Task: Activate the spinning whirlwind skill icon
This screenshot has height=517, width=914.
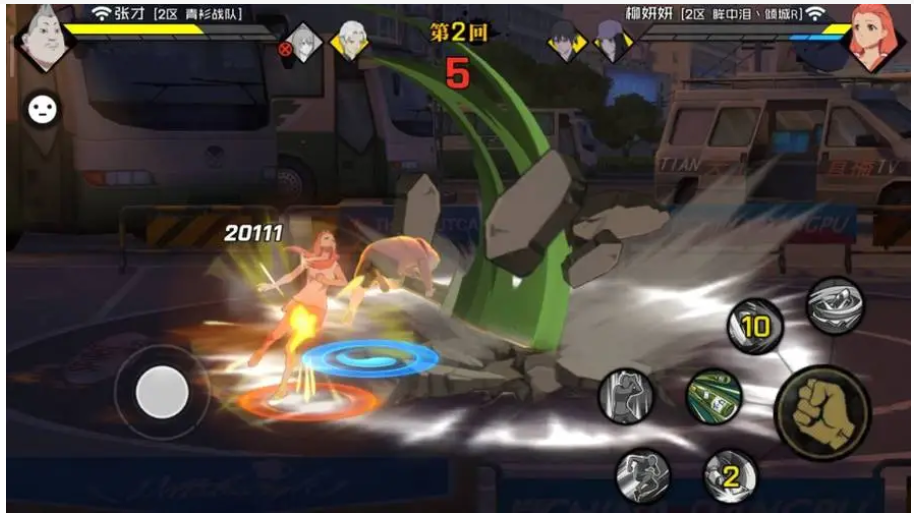Action: (x=835, y=305)
